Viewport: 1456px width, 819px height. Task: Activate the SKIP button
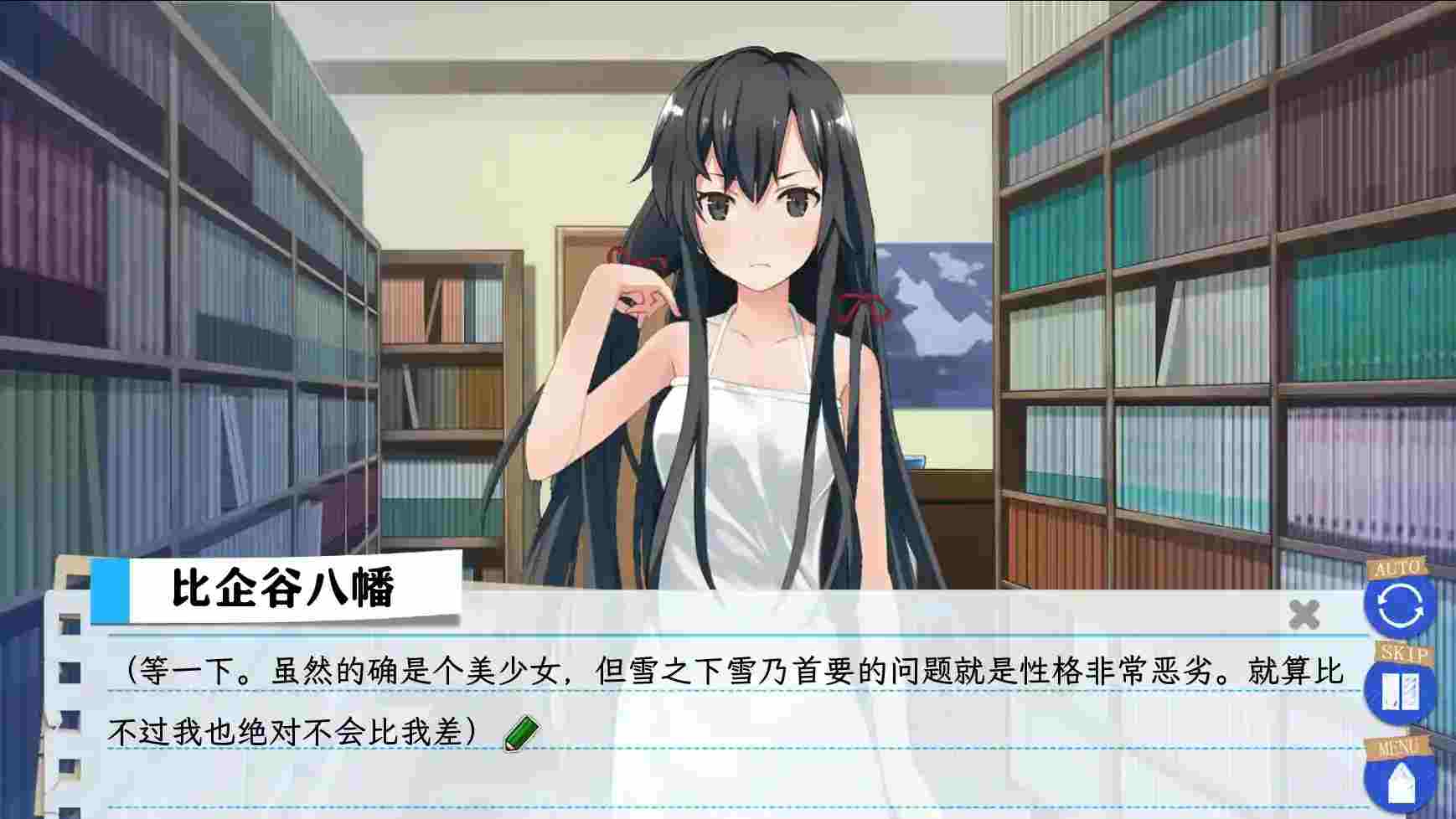[1399, 692]
